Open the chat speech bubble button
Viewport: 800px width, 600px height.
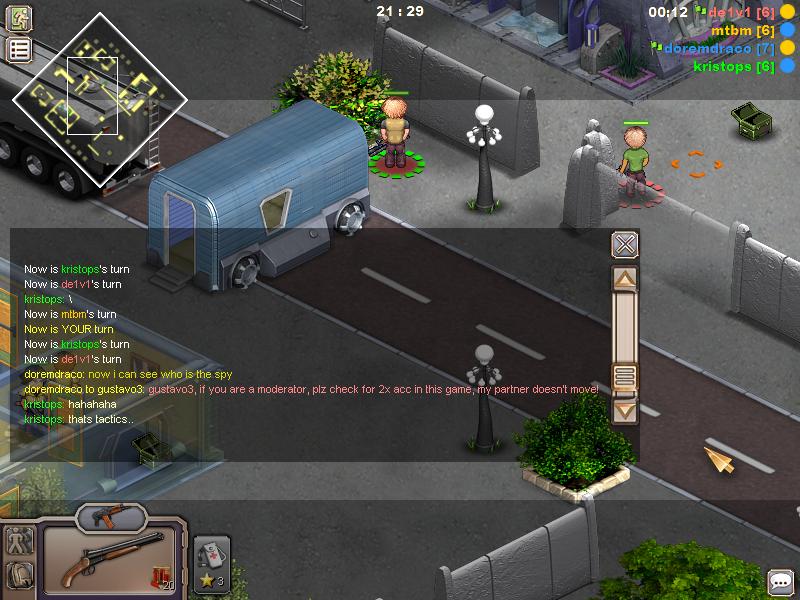coord(780,582)
